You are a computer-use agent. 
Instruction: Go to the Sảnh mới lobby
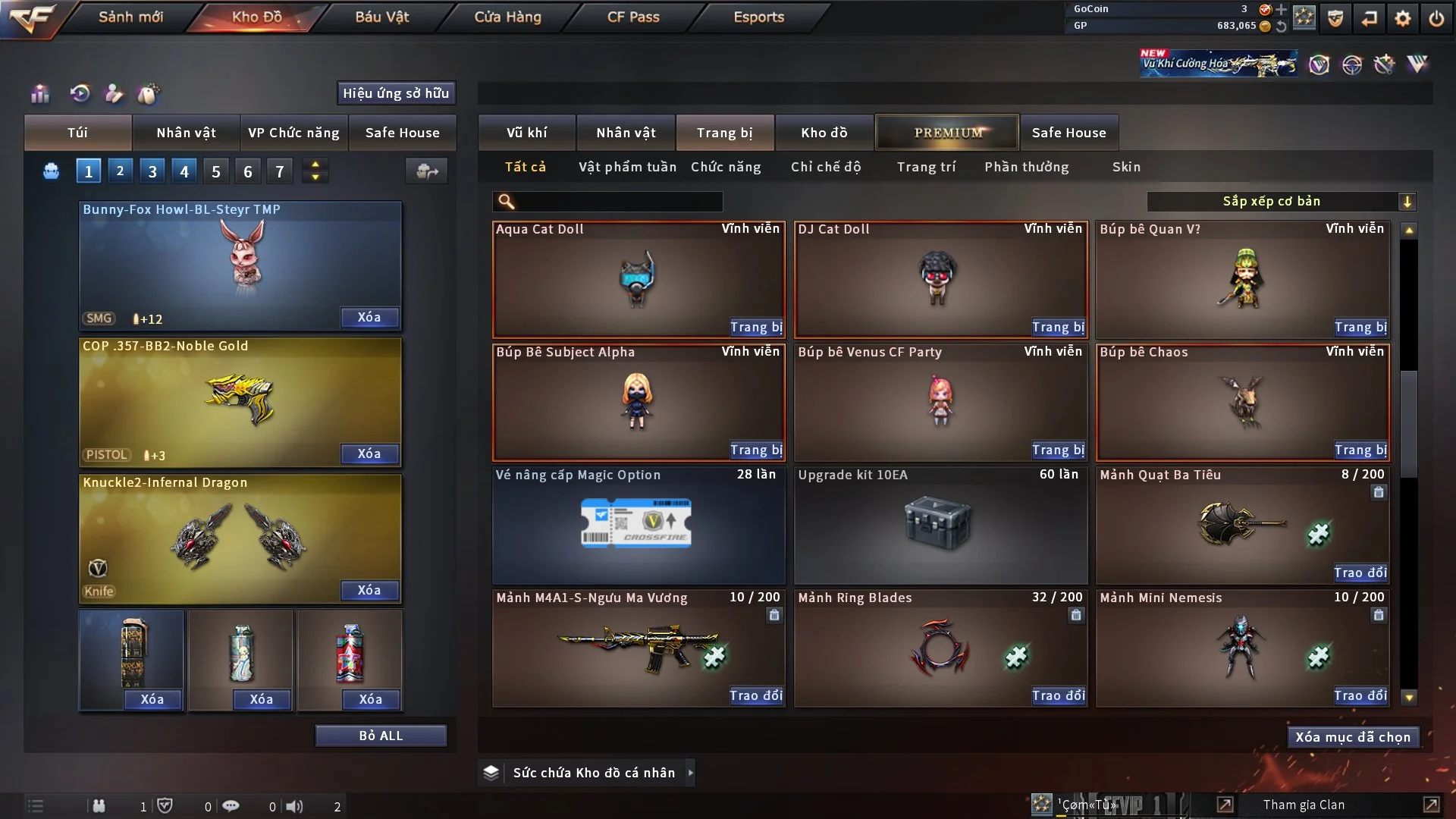click(130, 17)
